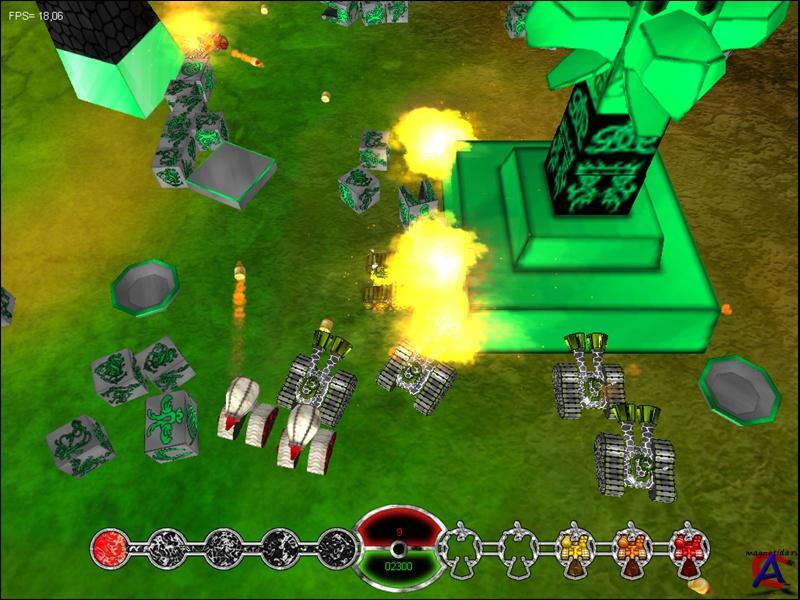The height and width of the screenshot is (600, 800).
Task: Pick the red unit icon
Action: [690, 547]
